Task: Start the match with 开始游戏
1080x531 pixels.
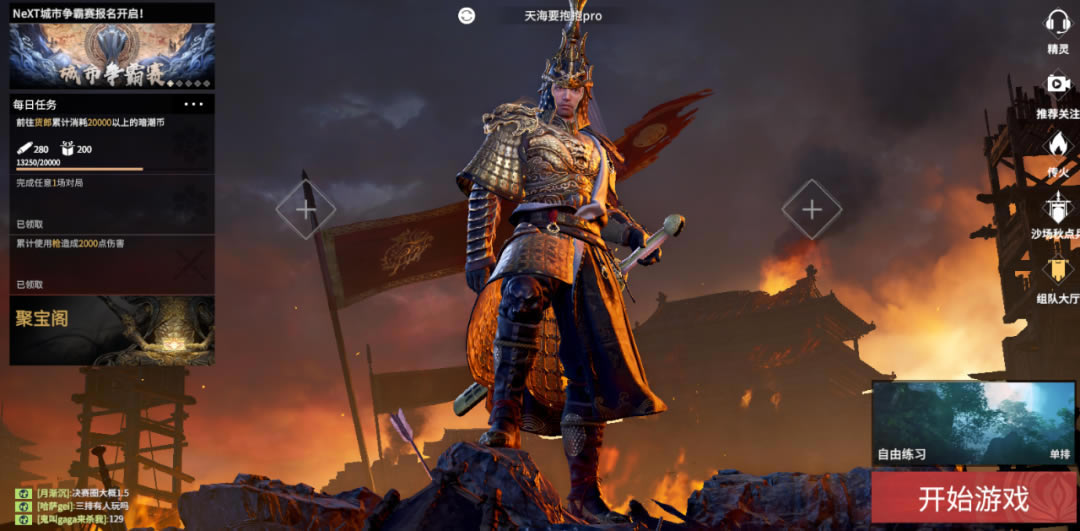Action: (x=972, y=498)
